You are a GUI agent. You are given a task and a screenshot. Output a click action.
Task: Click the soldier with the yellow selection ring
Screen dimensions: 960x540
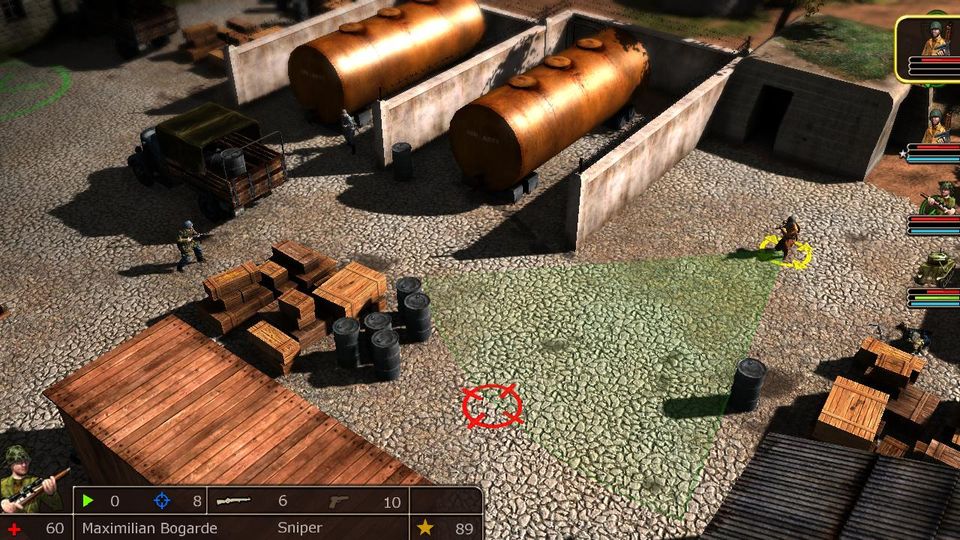[788, 241]
